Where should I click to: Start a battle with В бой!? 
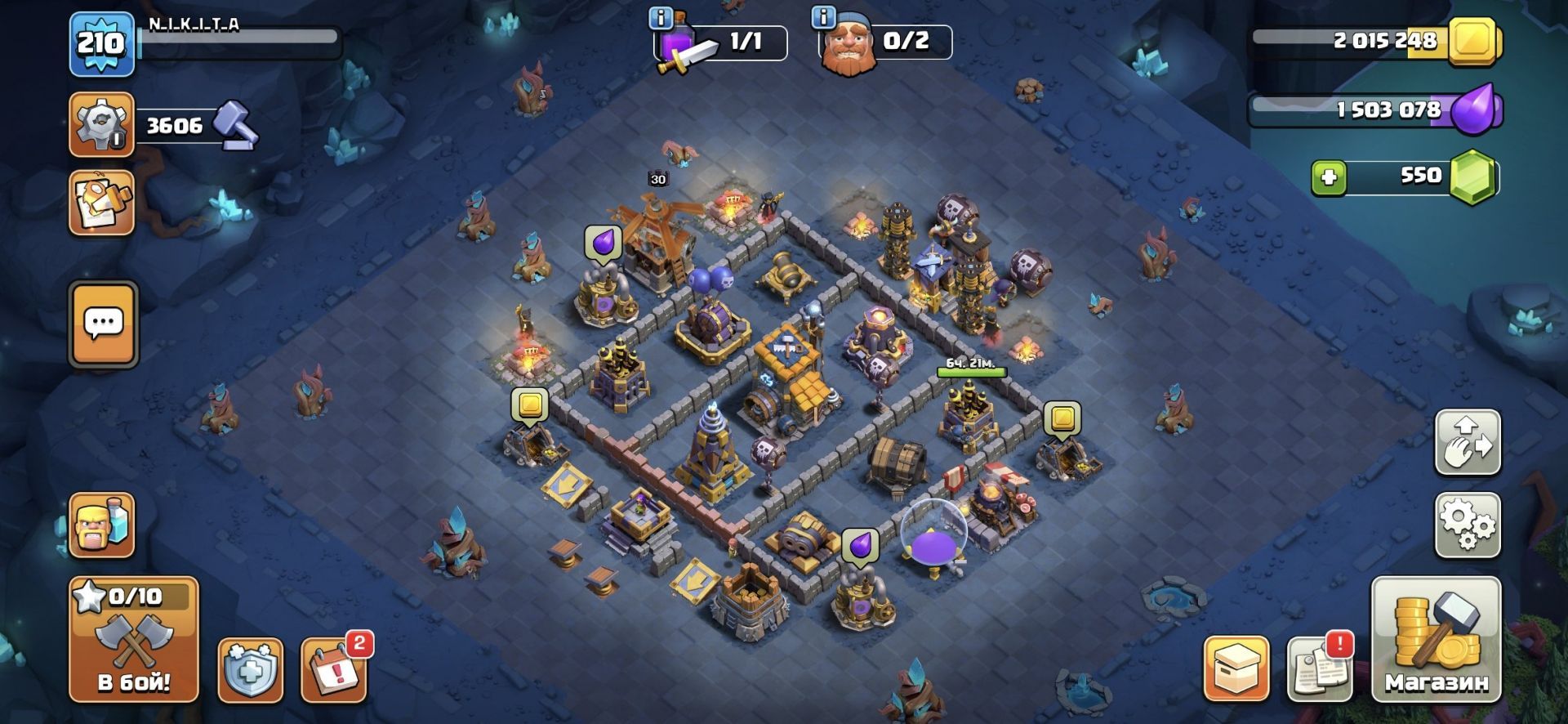(x=133, y=638)
